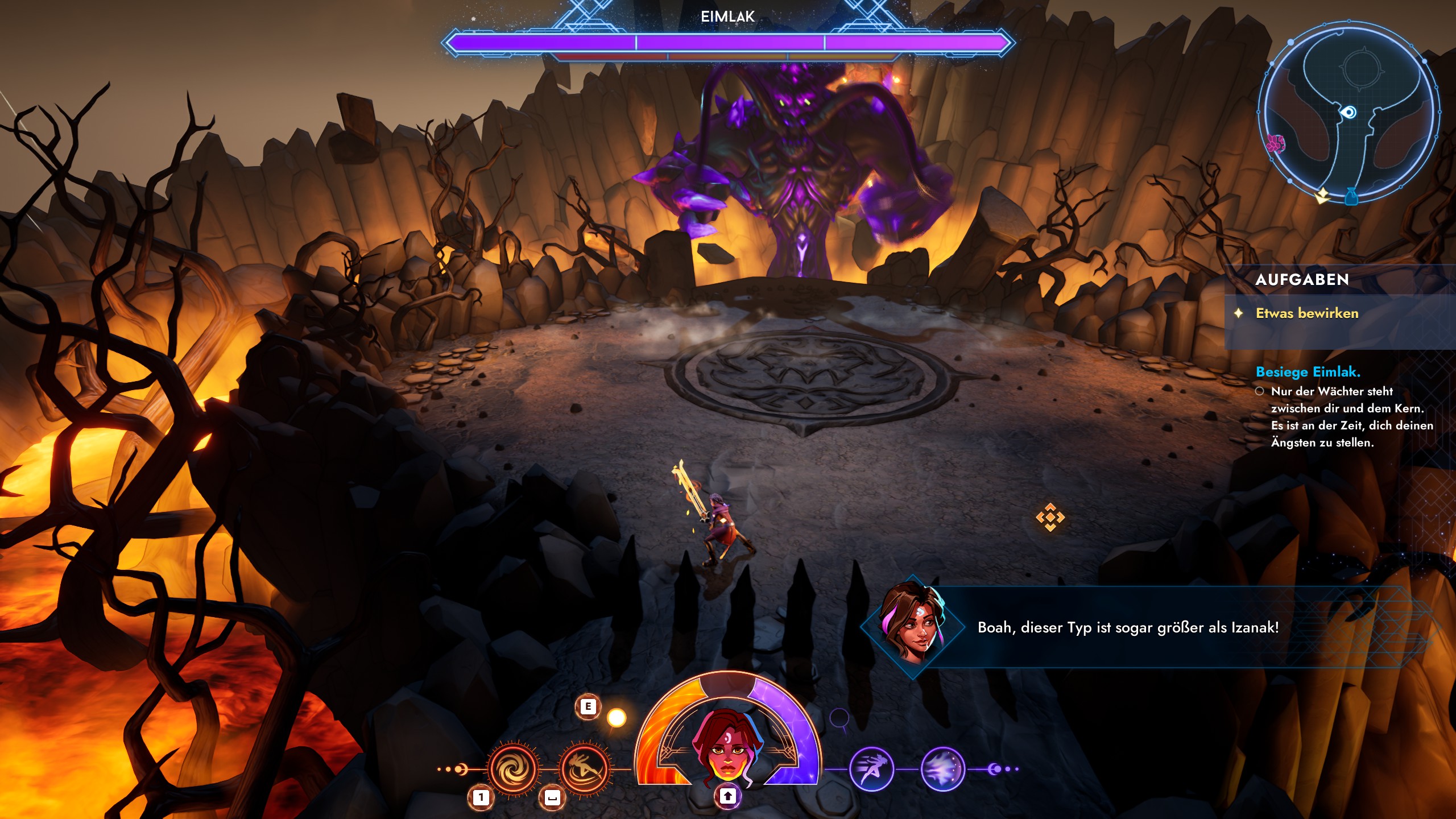Select the blue pouch marker on minimap

[x=1352, y=196]
